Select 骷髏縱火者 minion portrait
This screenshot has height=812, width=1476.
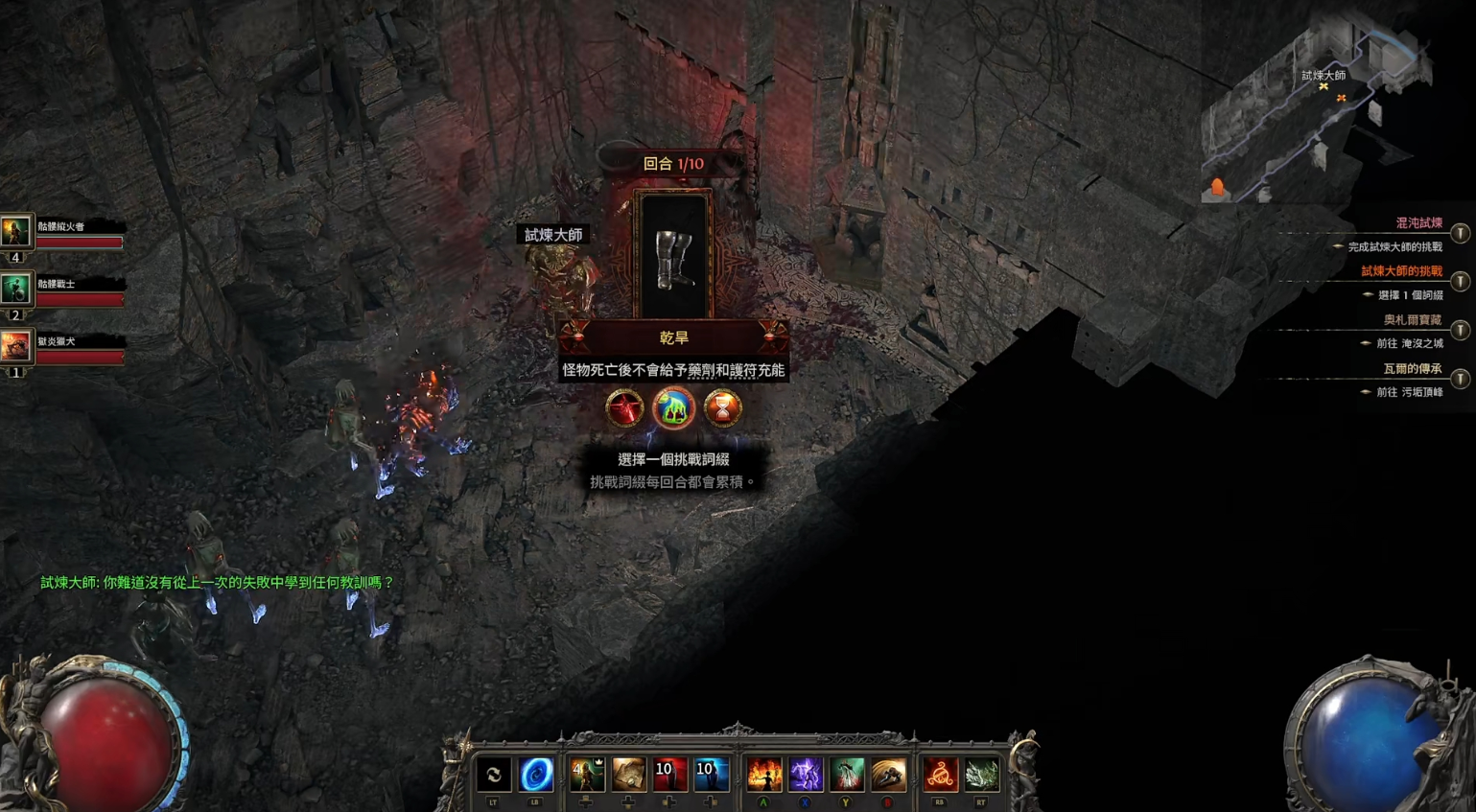tap(15, 231)
